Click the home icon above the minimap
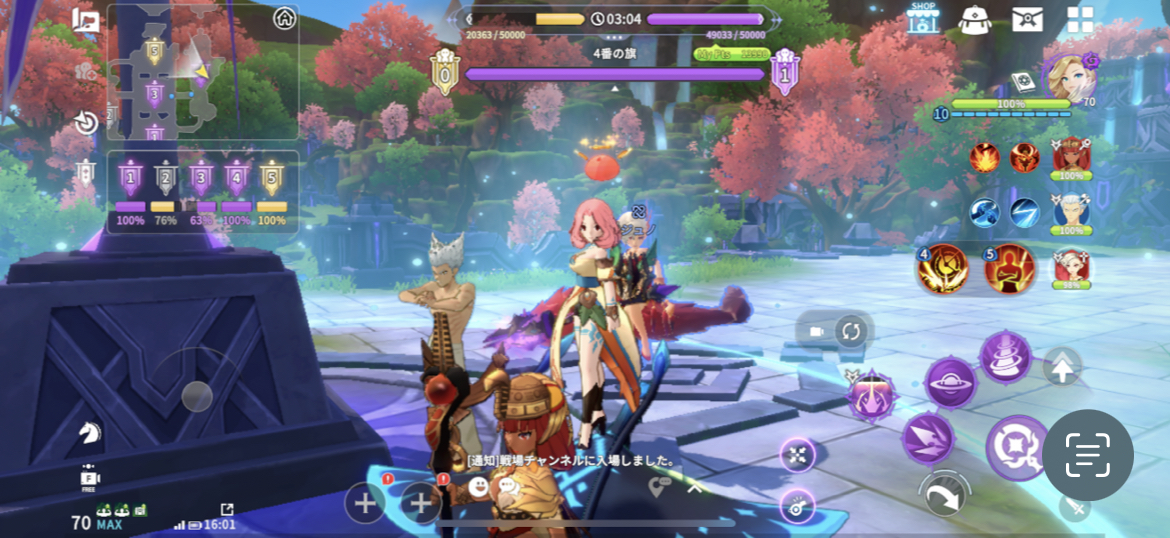The image size is (1170, 538). coord(285,18)
